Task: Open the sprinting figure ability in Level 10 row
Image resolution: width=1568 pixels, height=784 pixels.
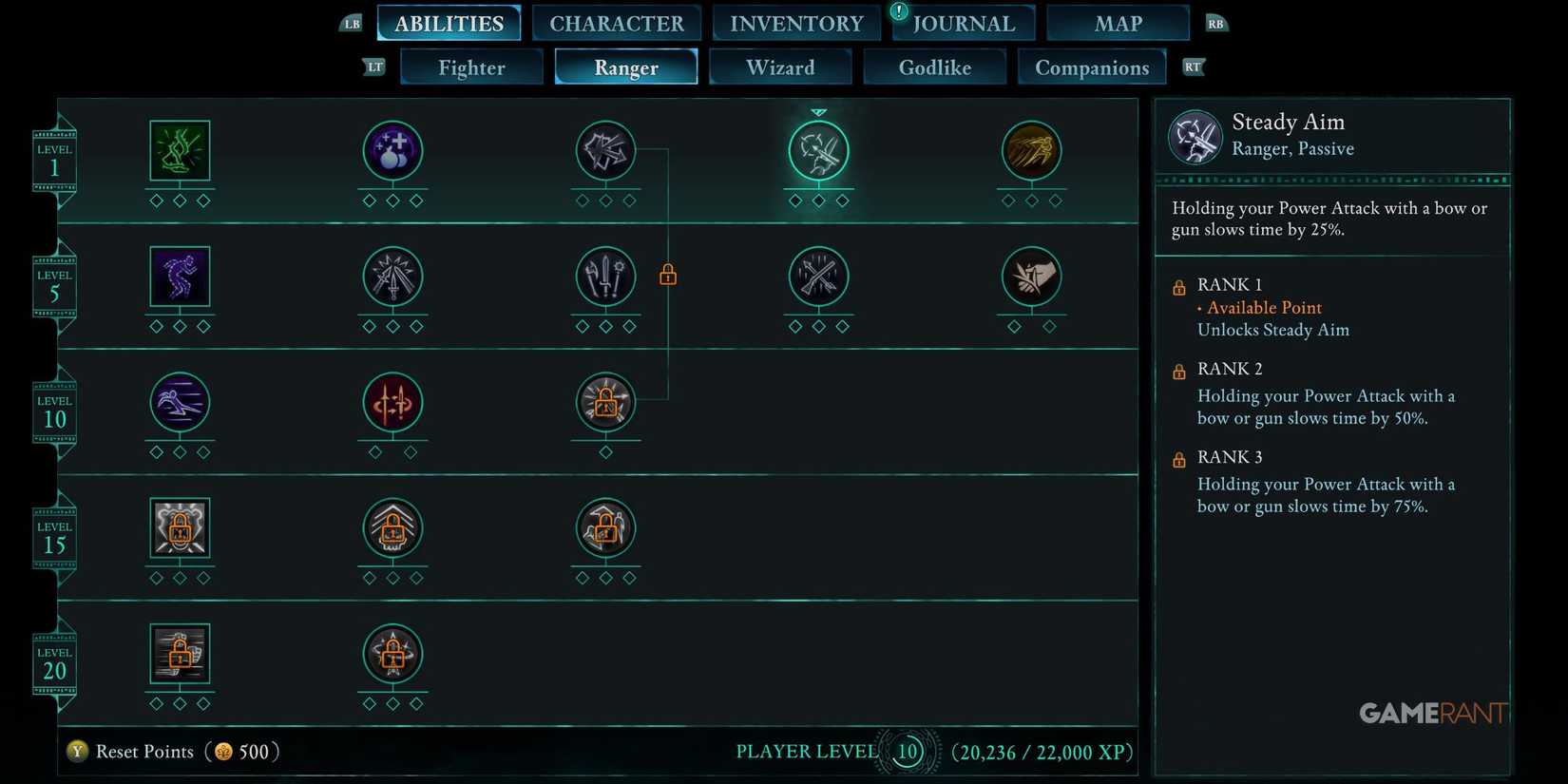Action: [179, 403]
